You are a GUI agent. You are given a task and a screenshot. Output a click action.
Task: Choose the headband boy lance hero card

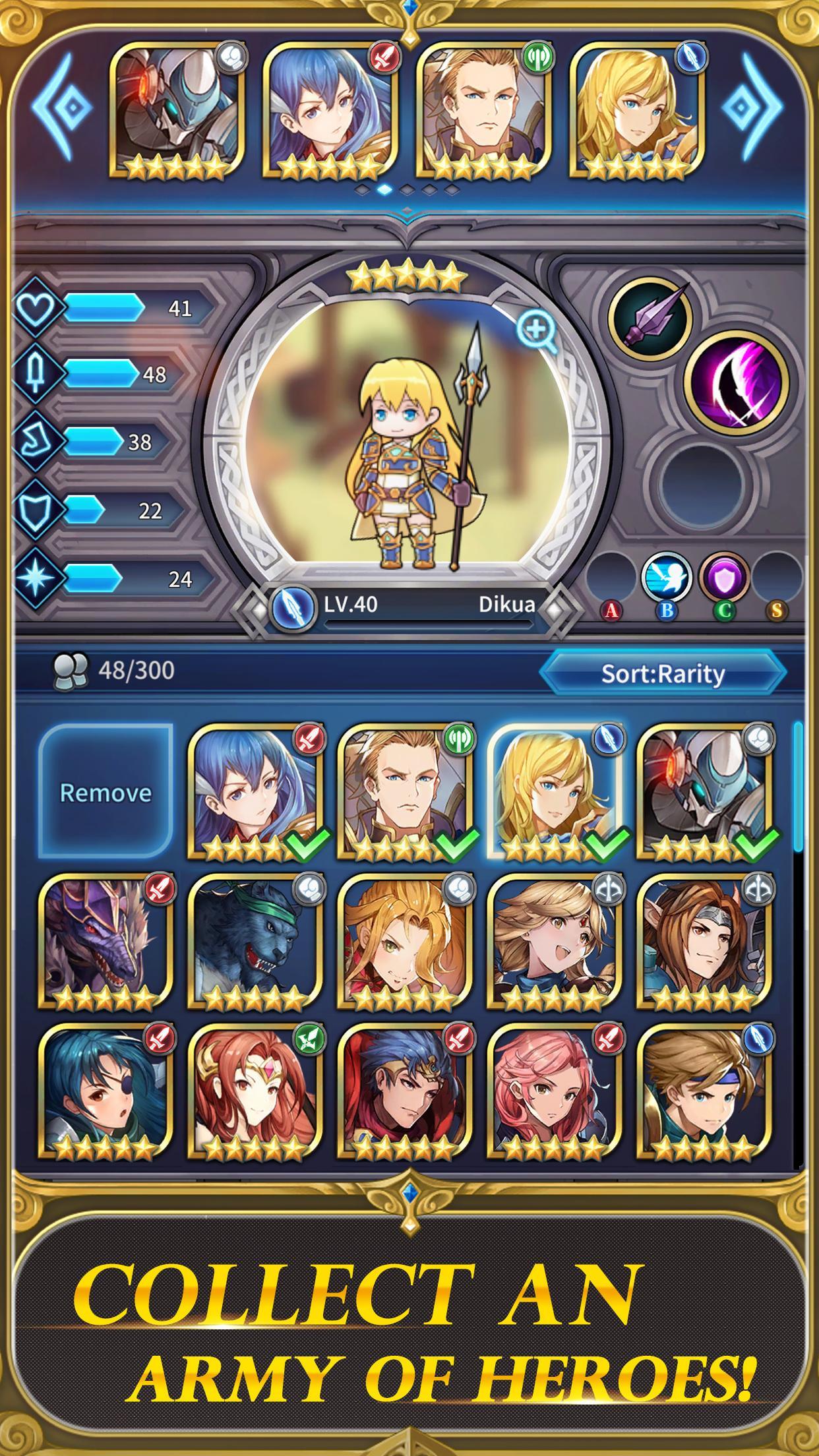tap(704, 1092)
